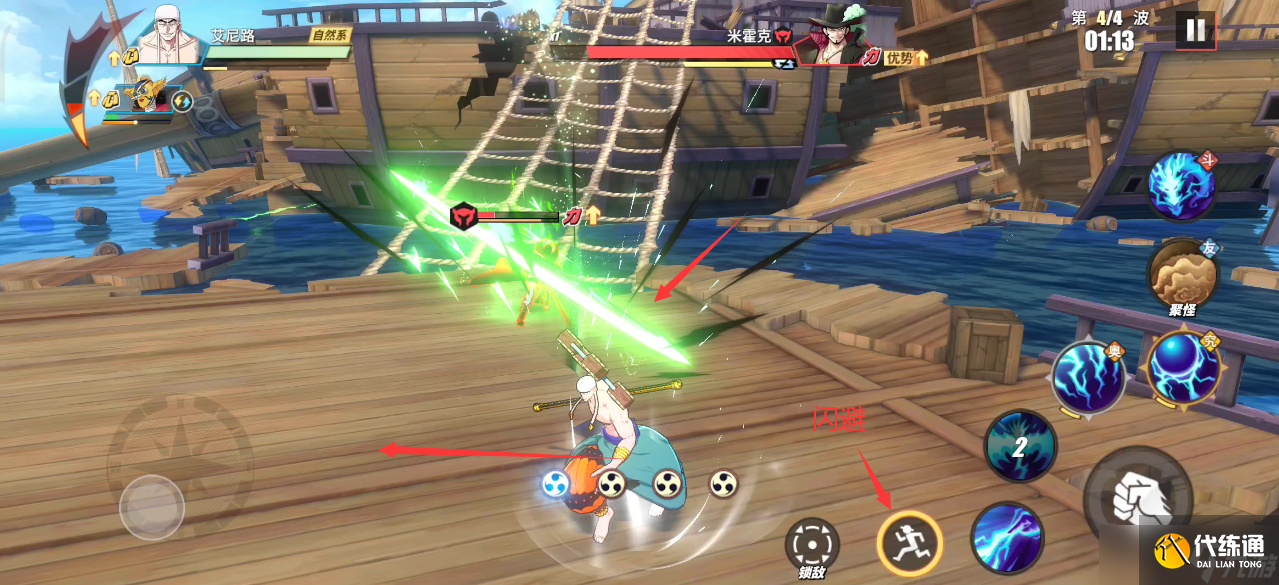
Task: Cast the 奥 lightning burst skill
Action: coord(1088,379)
